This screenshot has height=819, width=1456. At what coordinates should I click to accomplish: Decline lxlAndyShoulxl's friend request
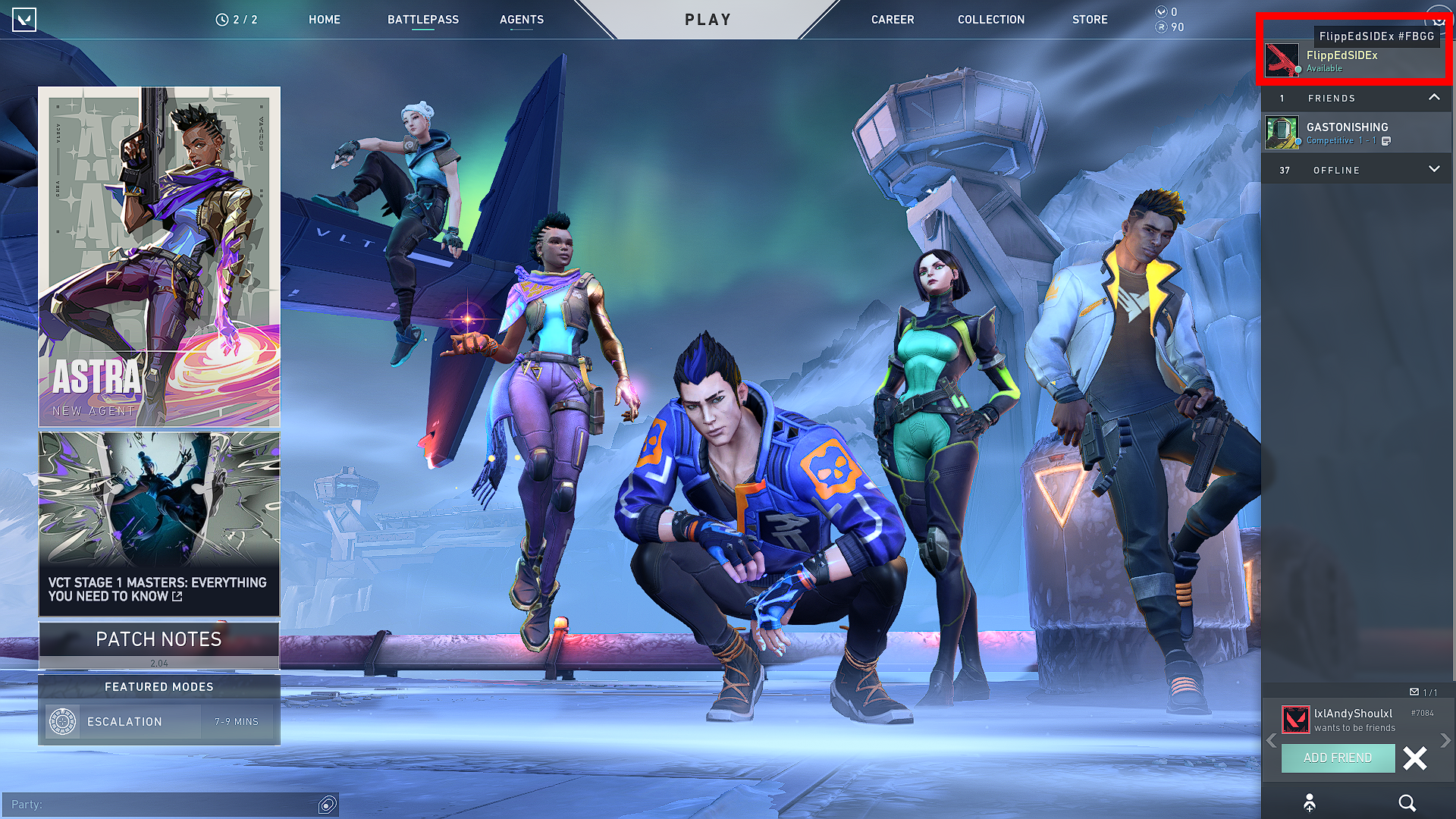1415,758
